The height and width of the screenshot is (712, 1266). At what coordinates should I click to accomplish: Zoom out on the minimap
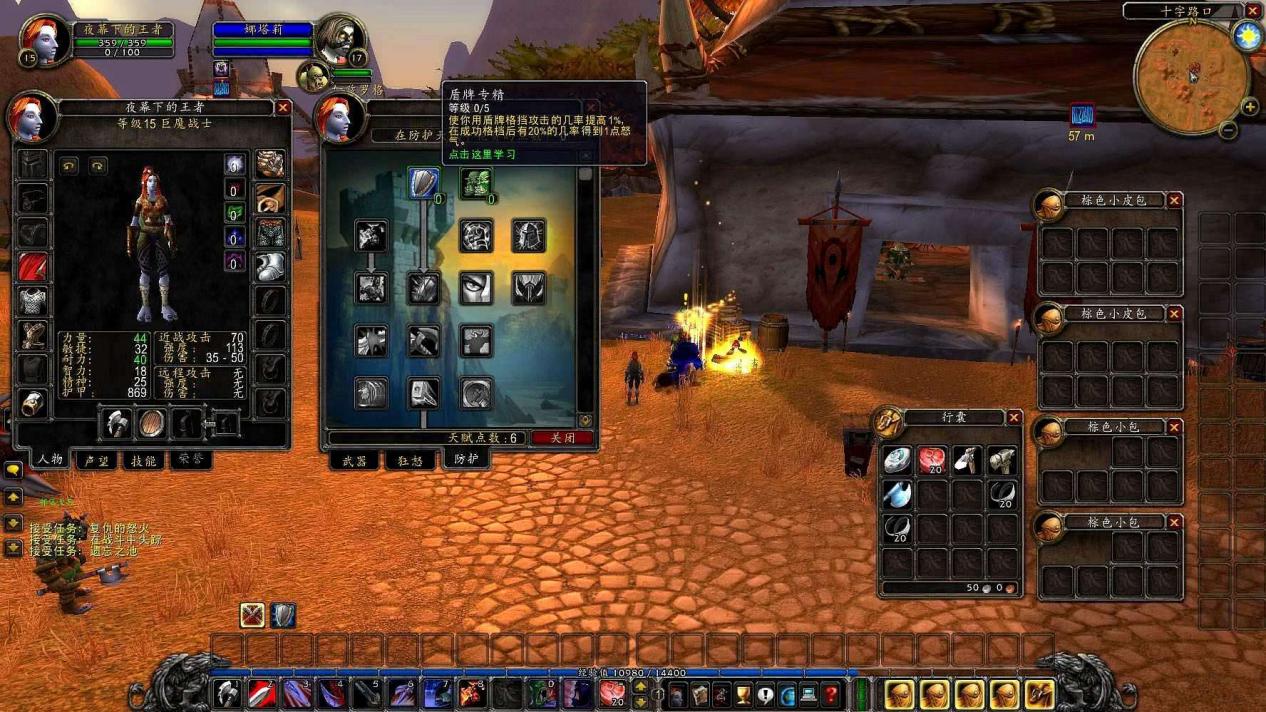pyautogui.click(x=1229, y=131)
